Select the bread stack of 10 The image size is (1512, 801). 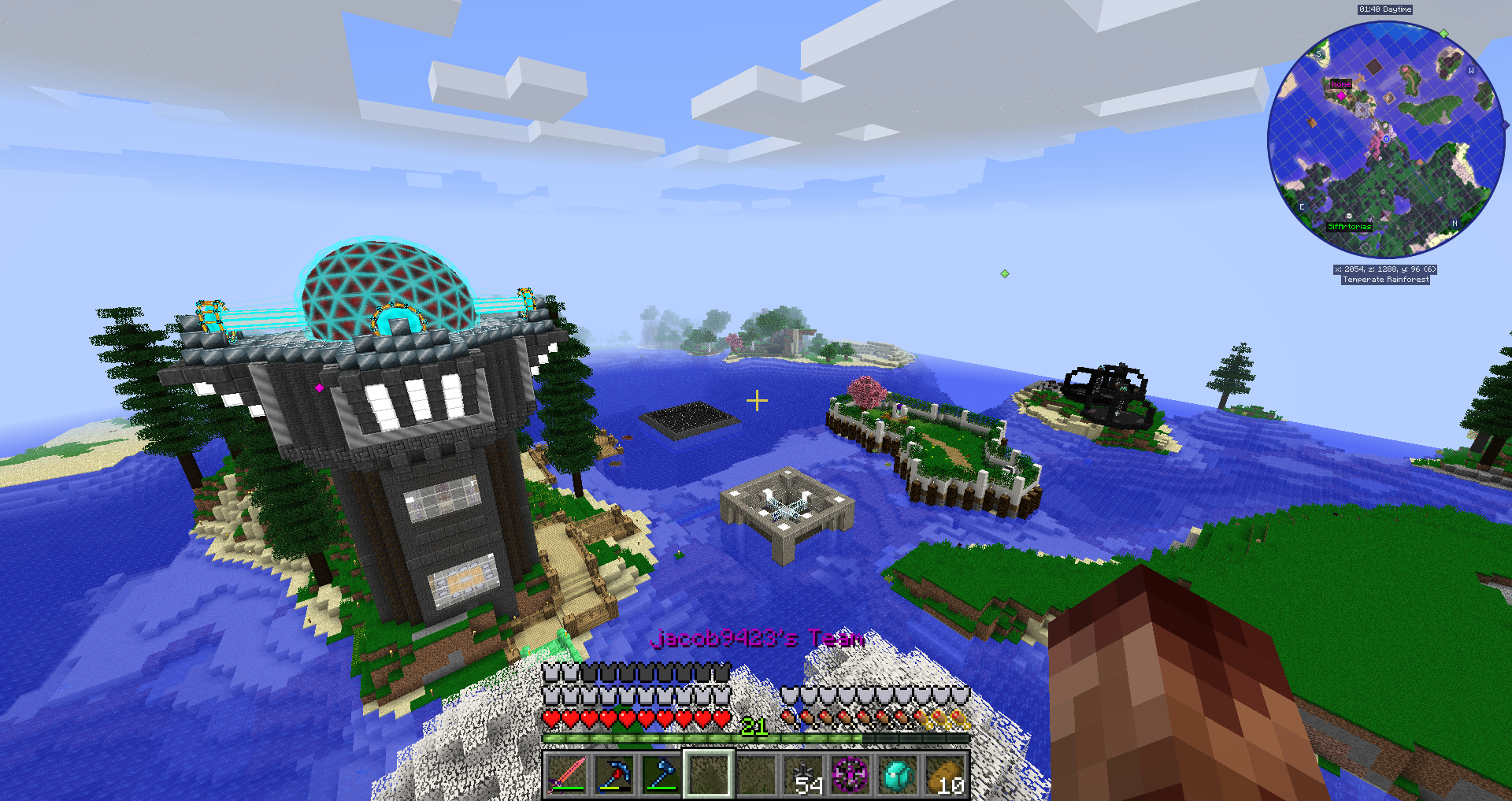click(x=946, y=774)
